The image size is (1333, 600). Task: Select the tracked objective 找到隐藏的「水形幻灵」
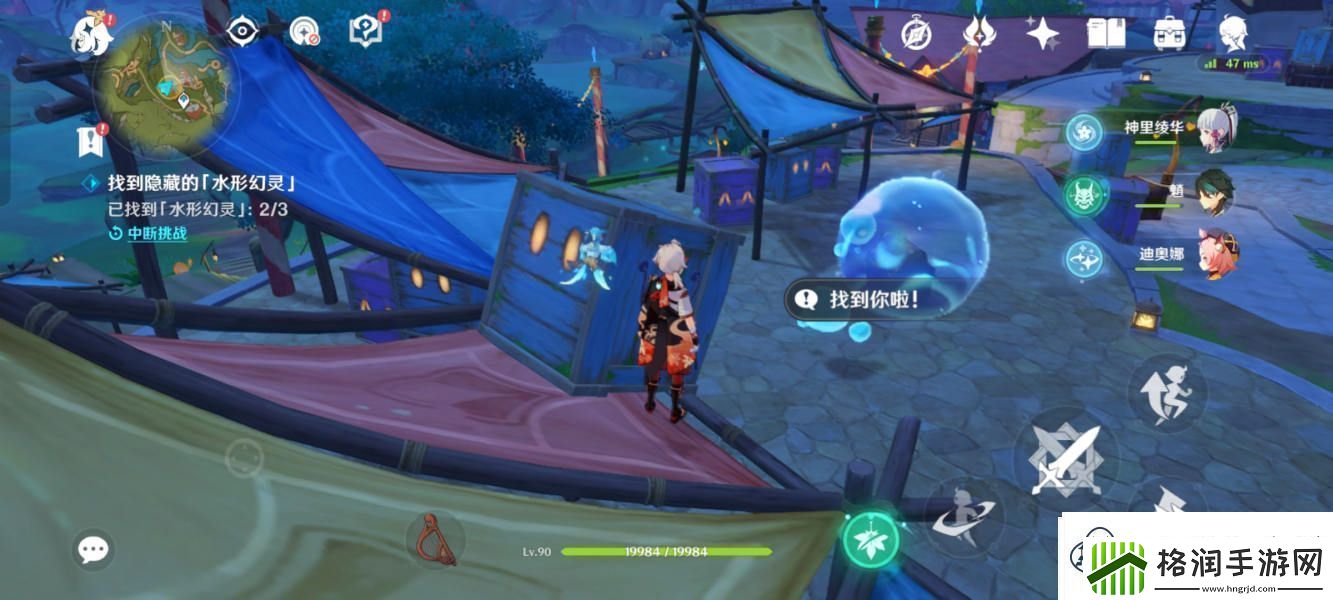pos(200,184)
